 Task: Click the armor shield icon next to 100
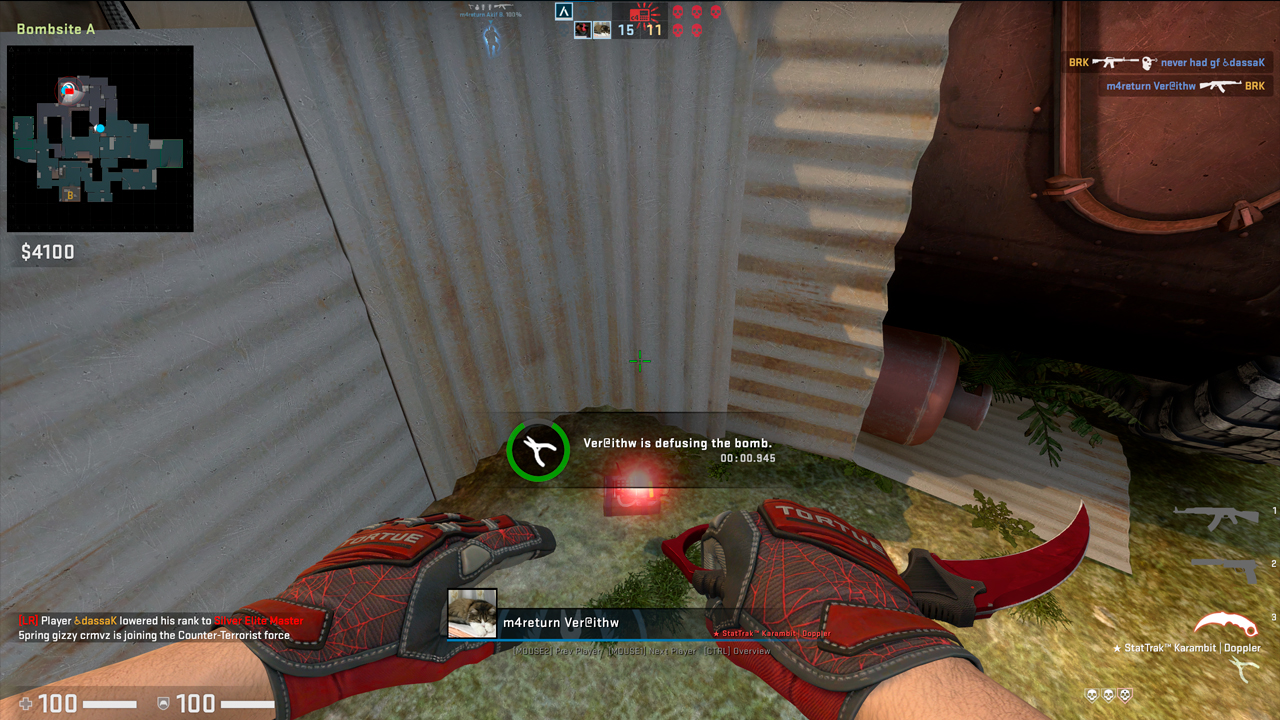click(x=167, y=701)
